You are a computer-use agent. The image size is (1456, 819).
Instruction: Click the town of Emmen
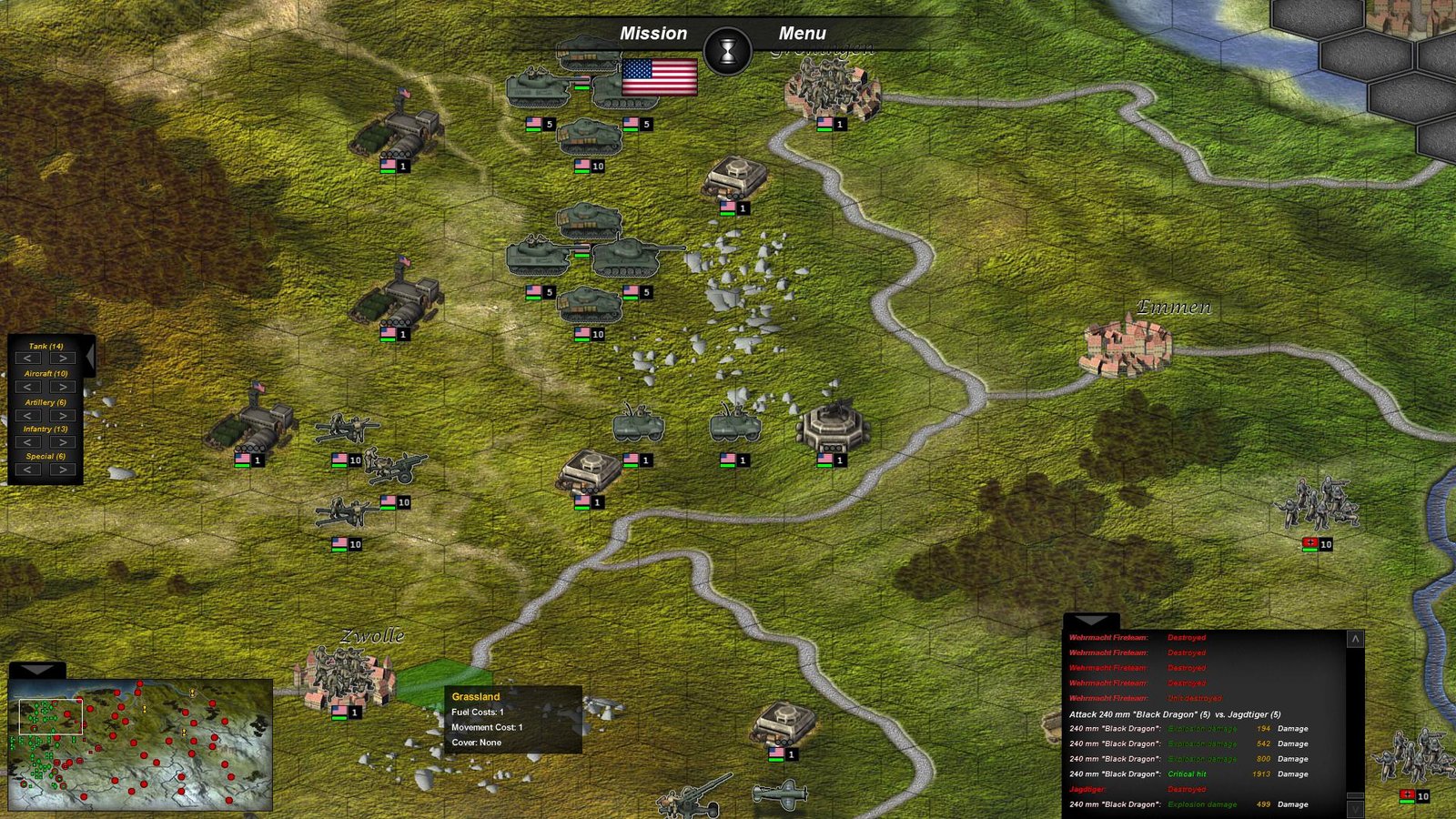[1128, 346]
